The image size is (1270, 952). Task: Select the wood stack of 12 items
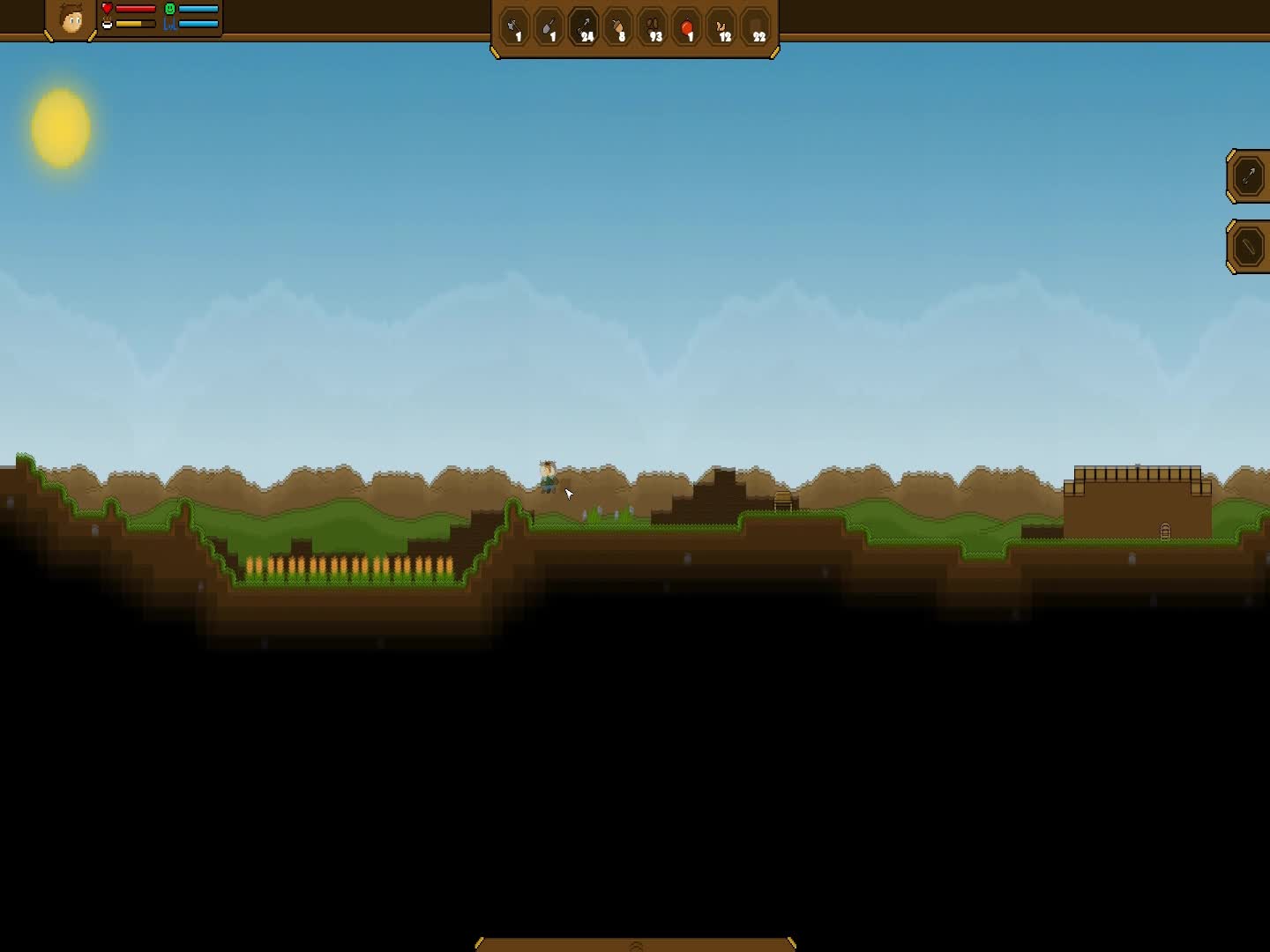(x=723, y=27)
